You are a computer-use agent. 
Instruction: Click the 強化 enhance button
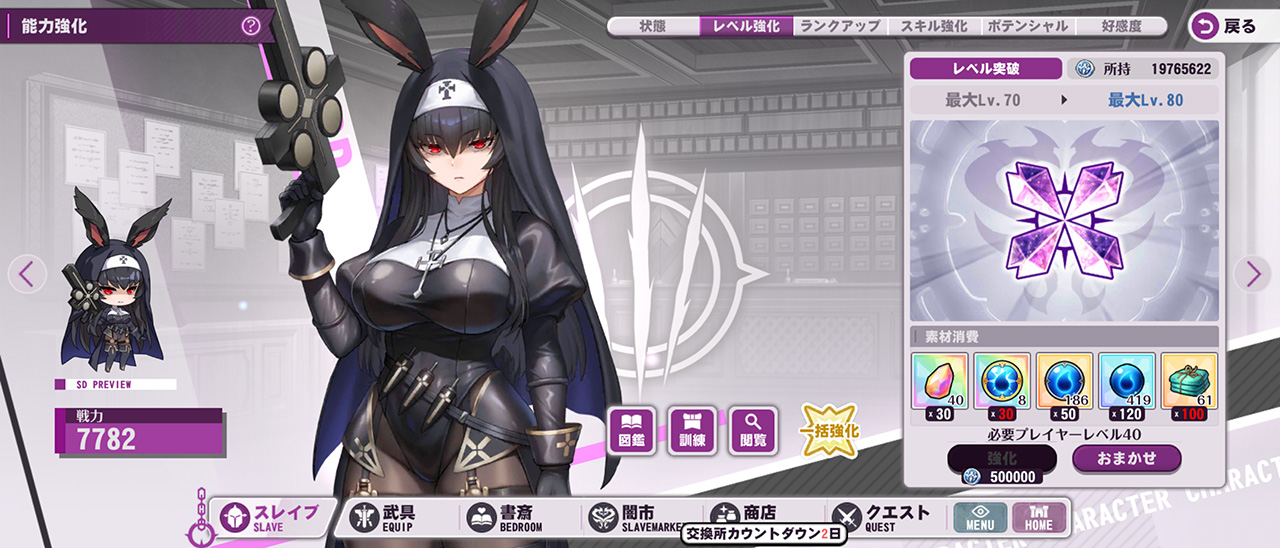[1002, 458]
